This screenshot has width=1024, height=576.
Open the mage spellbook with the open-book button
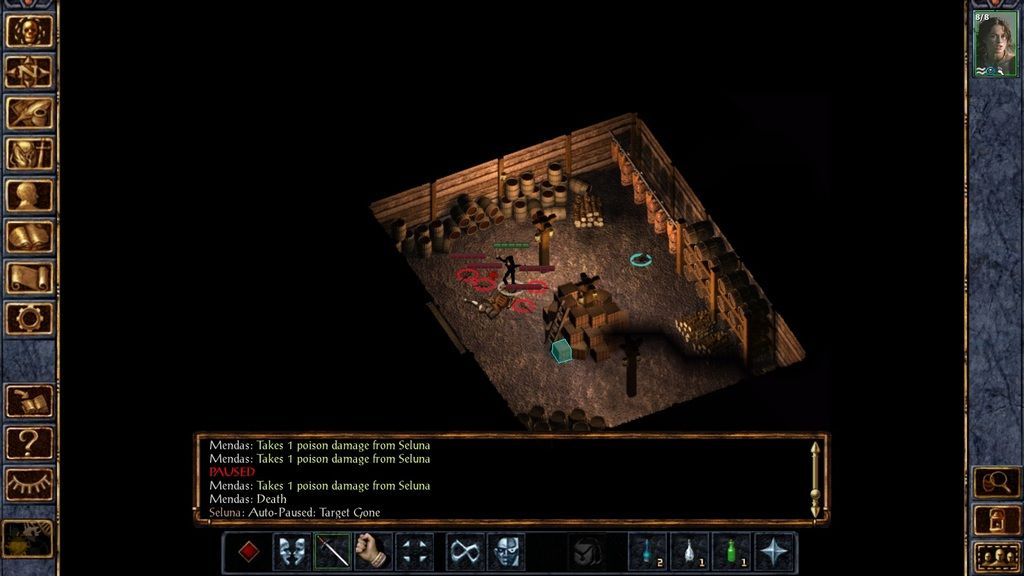click(29, 236)
